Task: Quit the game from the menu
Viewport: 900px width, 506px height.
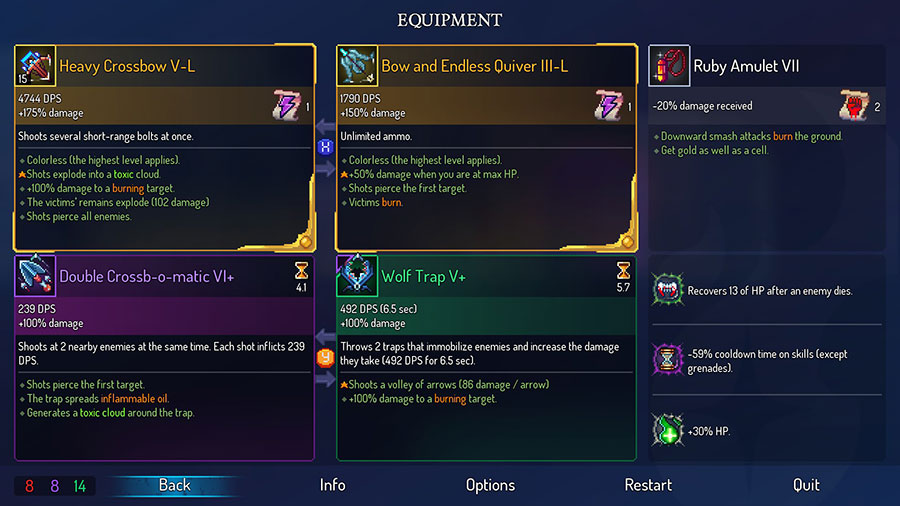Action: 806,485
